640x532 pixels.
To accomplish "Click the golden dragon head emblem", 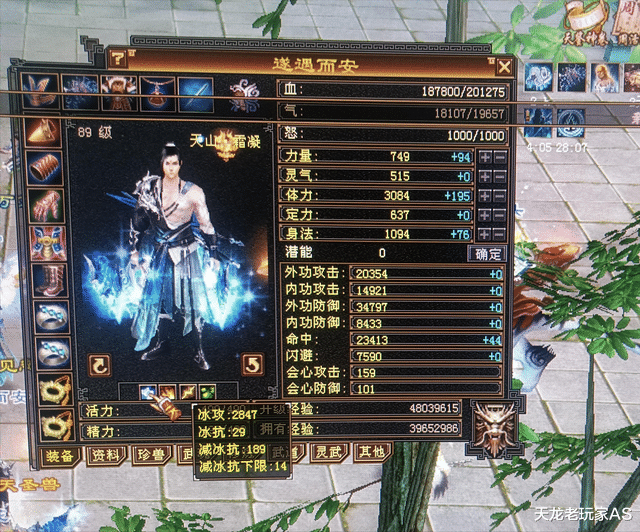I will tap(492, 421).
